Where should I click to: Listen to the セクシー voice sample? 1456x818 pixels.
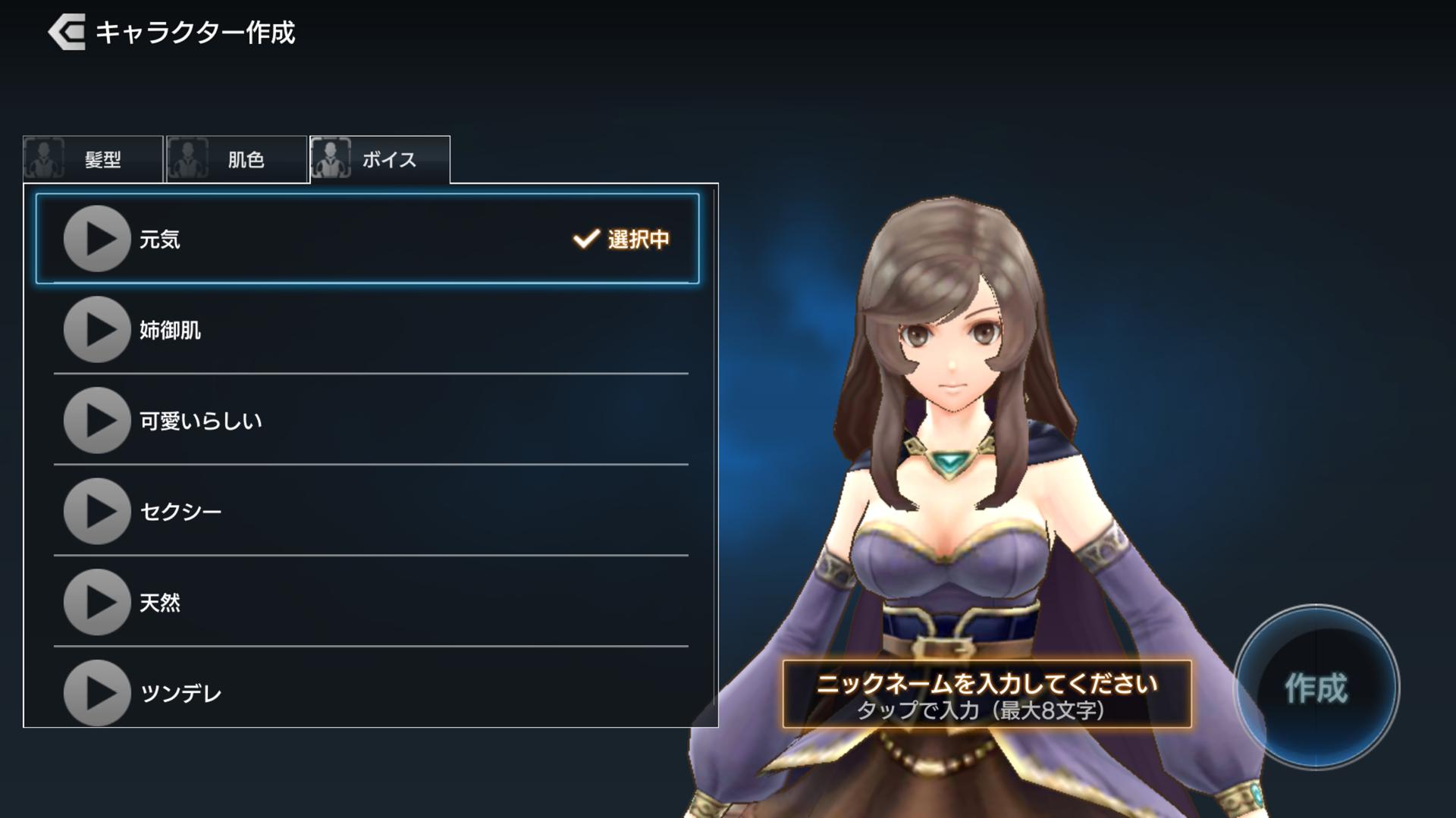tap(96, 511)
